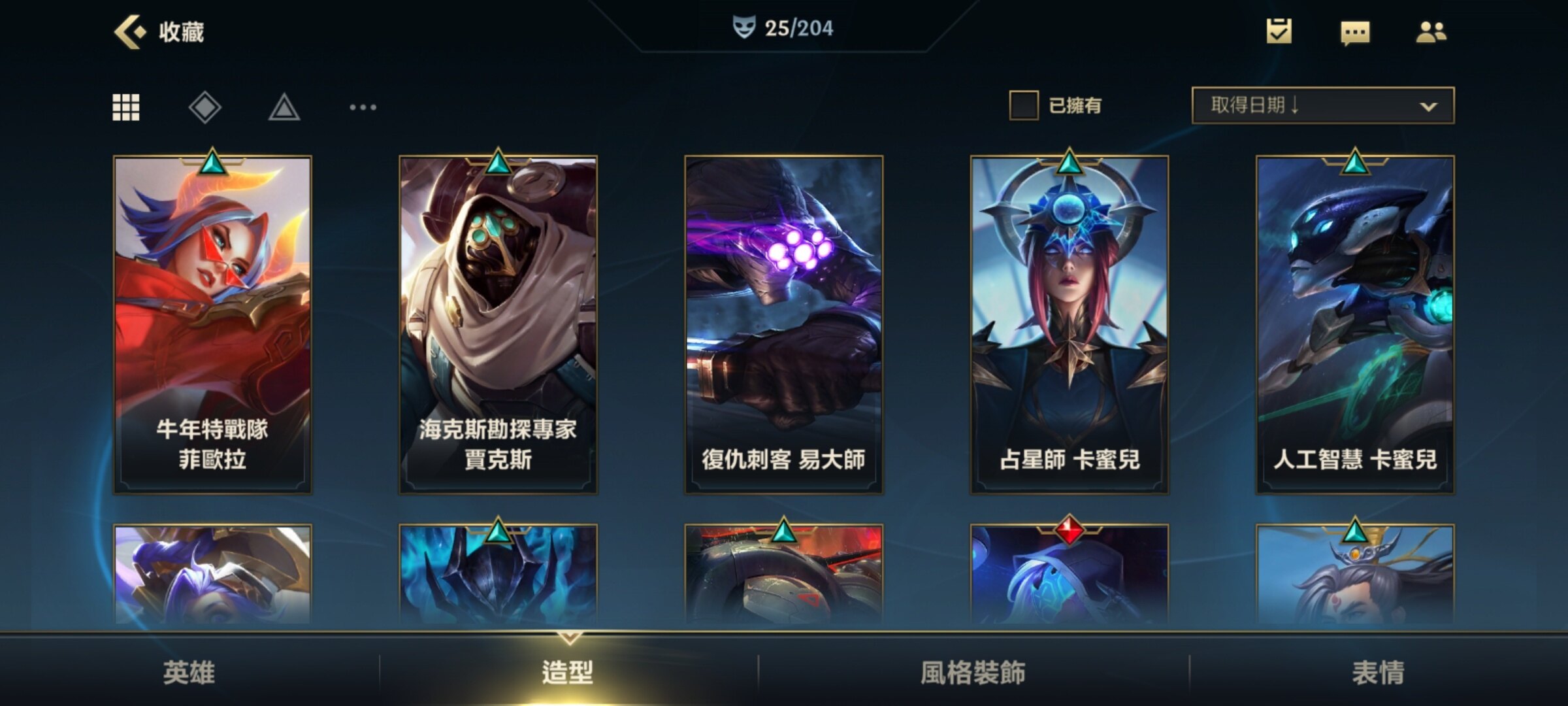Select the 牛年特戰隊 菲歐拉 skin card
Screen dimensions: 1568x706
[212, 324]
